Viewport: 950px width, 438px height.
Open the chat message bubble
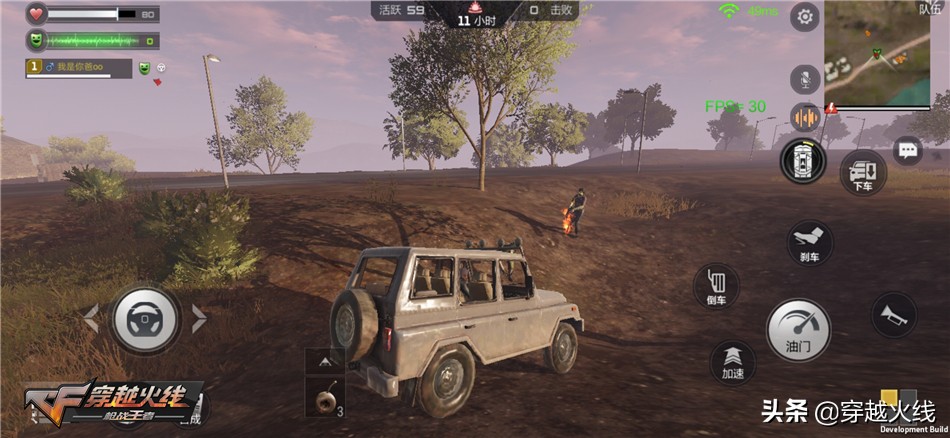click(907, 151)
